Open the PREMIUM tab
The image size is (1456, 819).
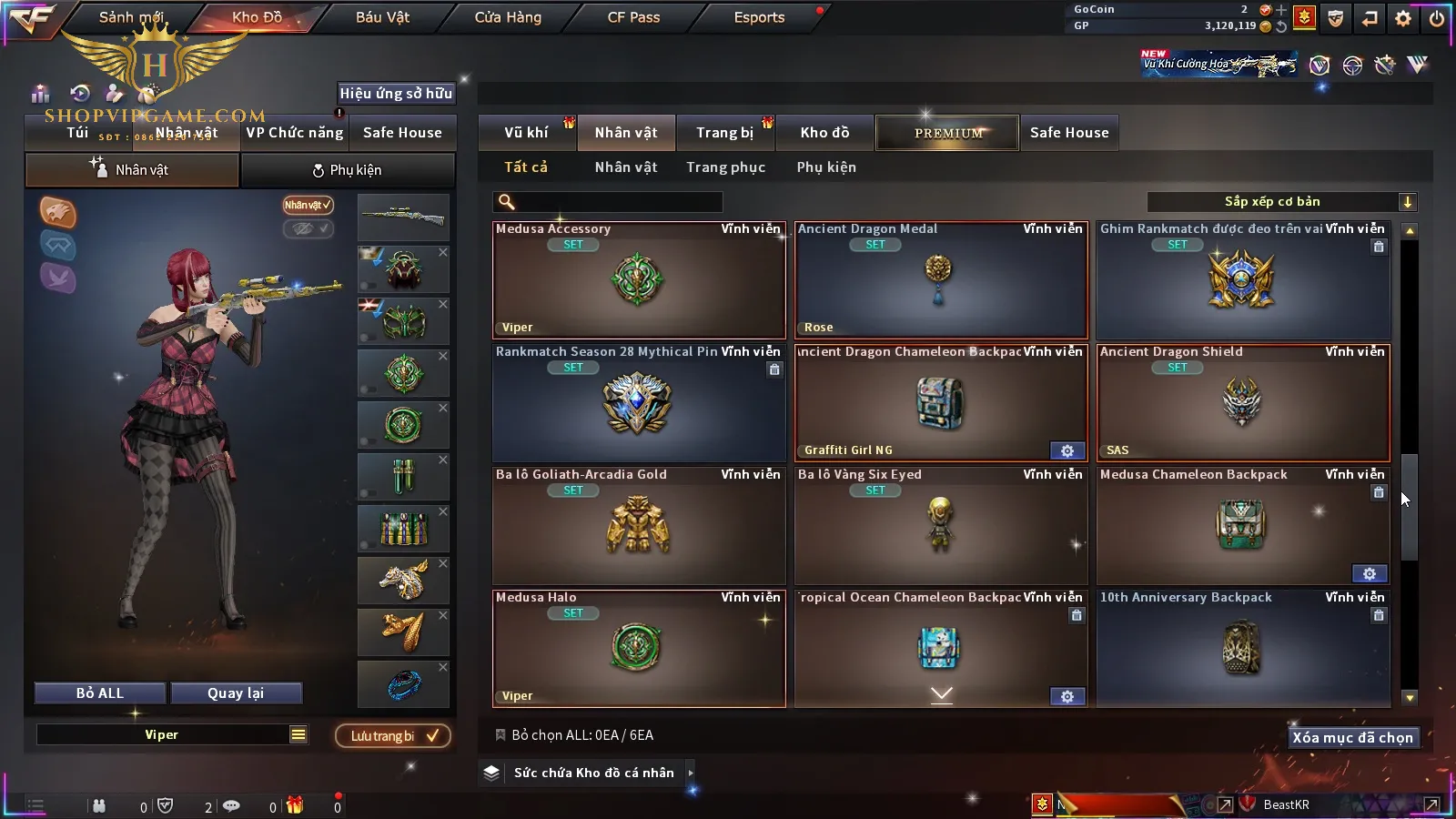(948, 133)
